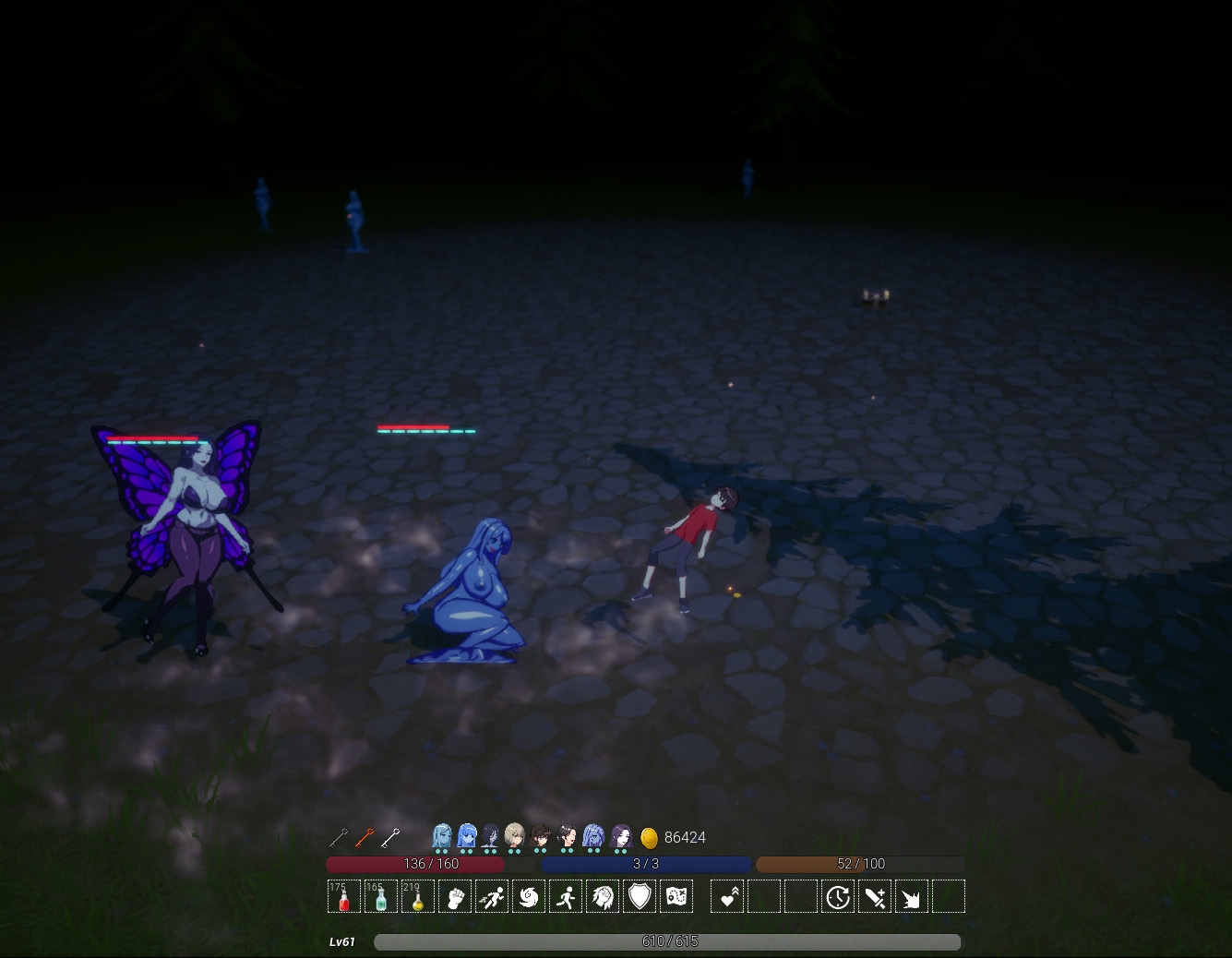Use the red health potion slot
1232x958 pixels.
point(344,897)
